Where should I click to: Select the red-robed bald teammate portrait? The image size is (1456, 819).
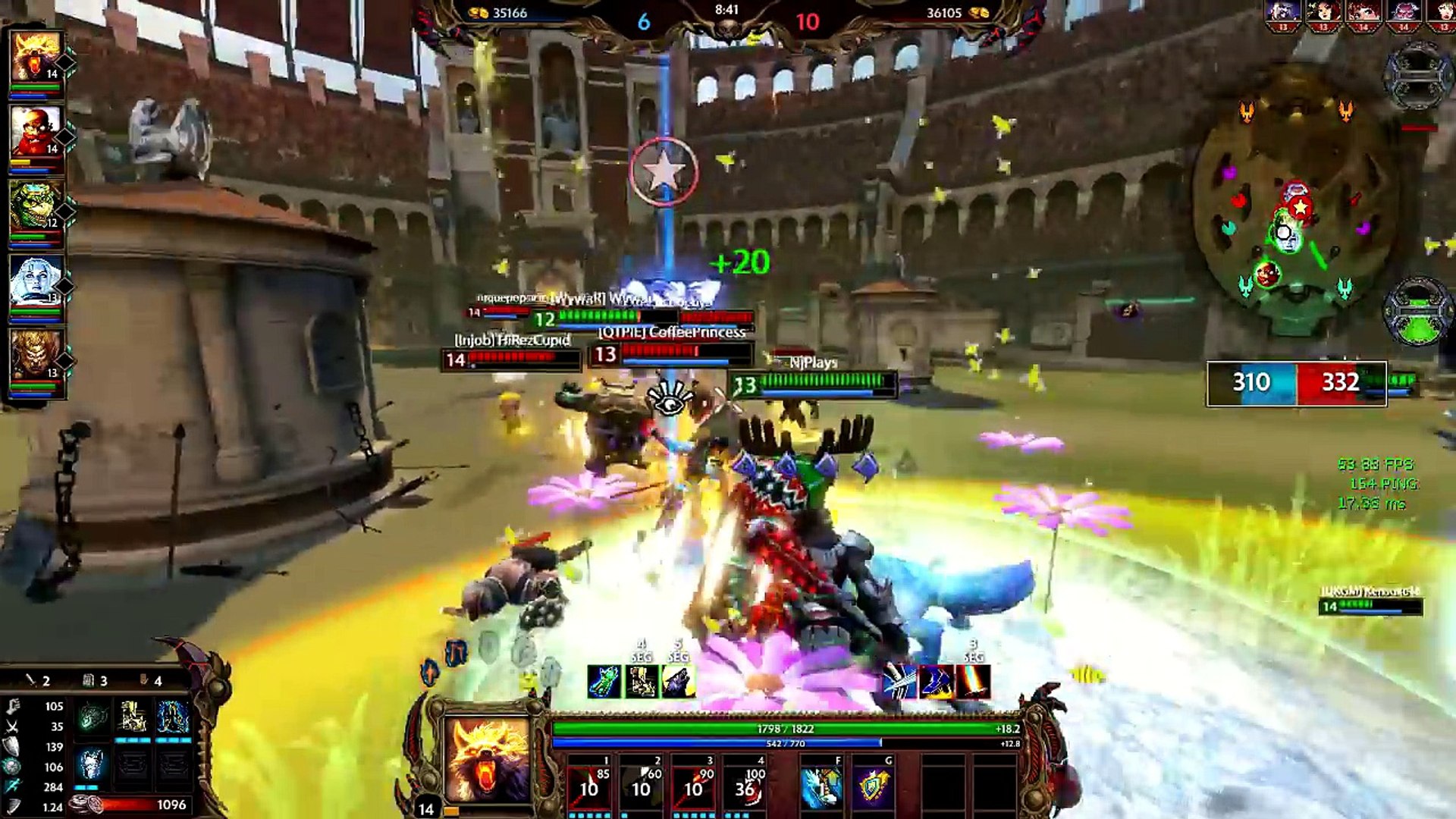(x=35, y=132)
